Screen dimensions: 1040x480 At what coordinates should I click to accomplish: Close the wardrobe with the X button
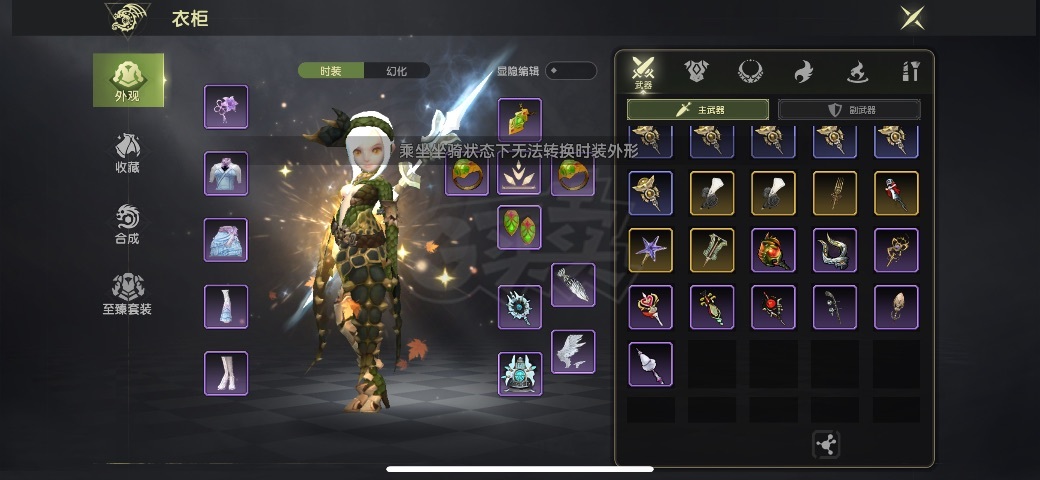(911, 18)
